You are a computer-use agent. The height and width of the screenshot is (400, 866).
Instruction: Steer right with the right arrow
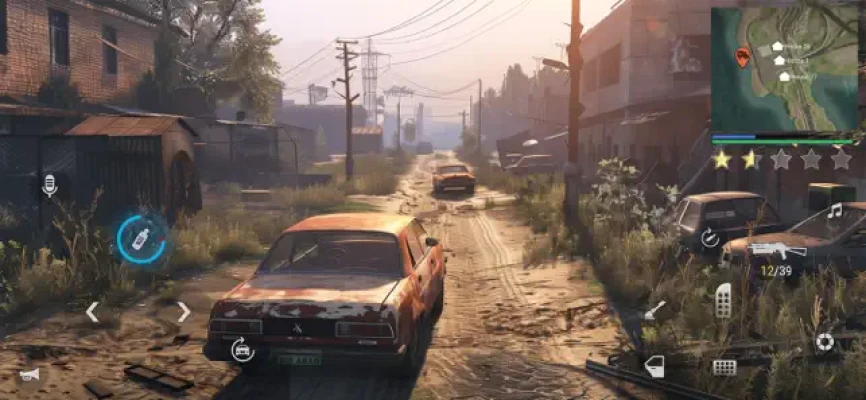coord(183,312)
